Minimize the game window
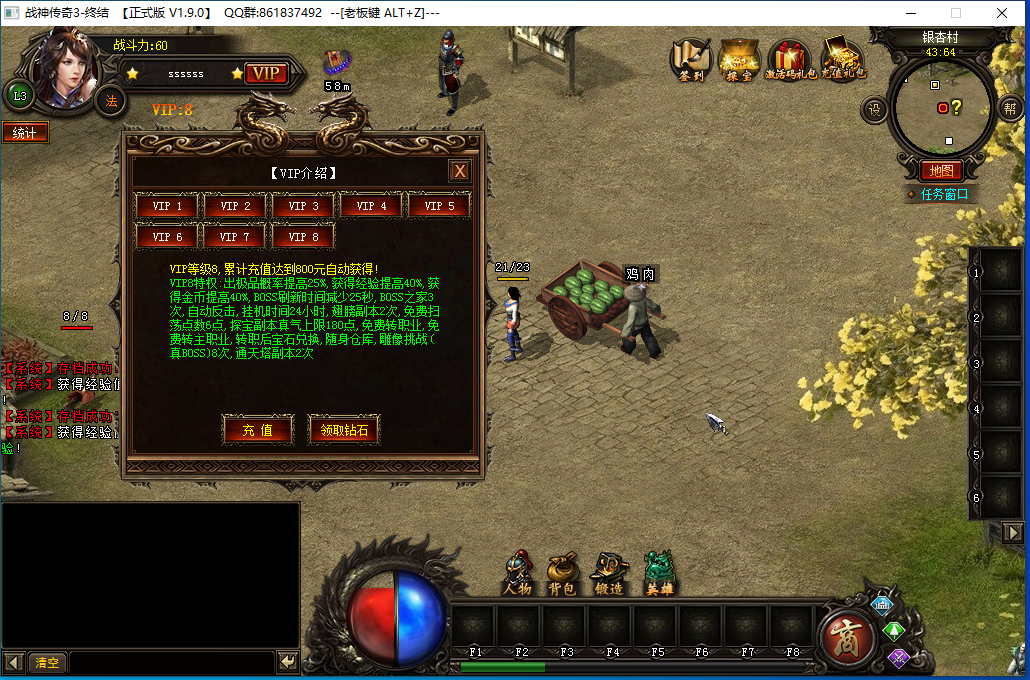 click(910, 13)
